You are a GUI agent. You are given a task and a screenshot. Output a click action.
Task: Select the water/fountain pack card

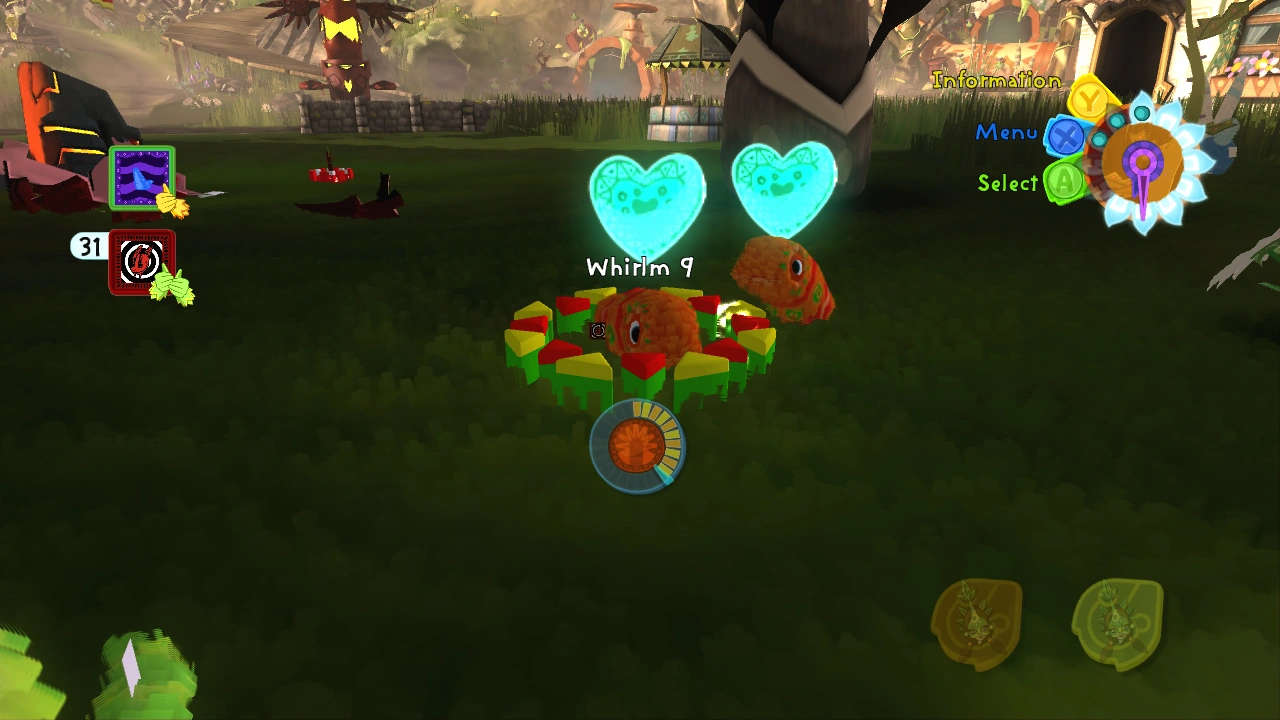[141, 178]
